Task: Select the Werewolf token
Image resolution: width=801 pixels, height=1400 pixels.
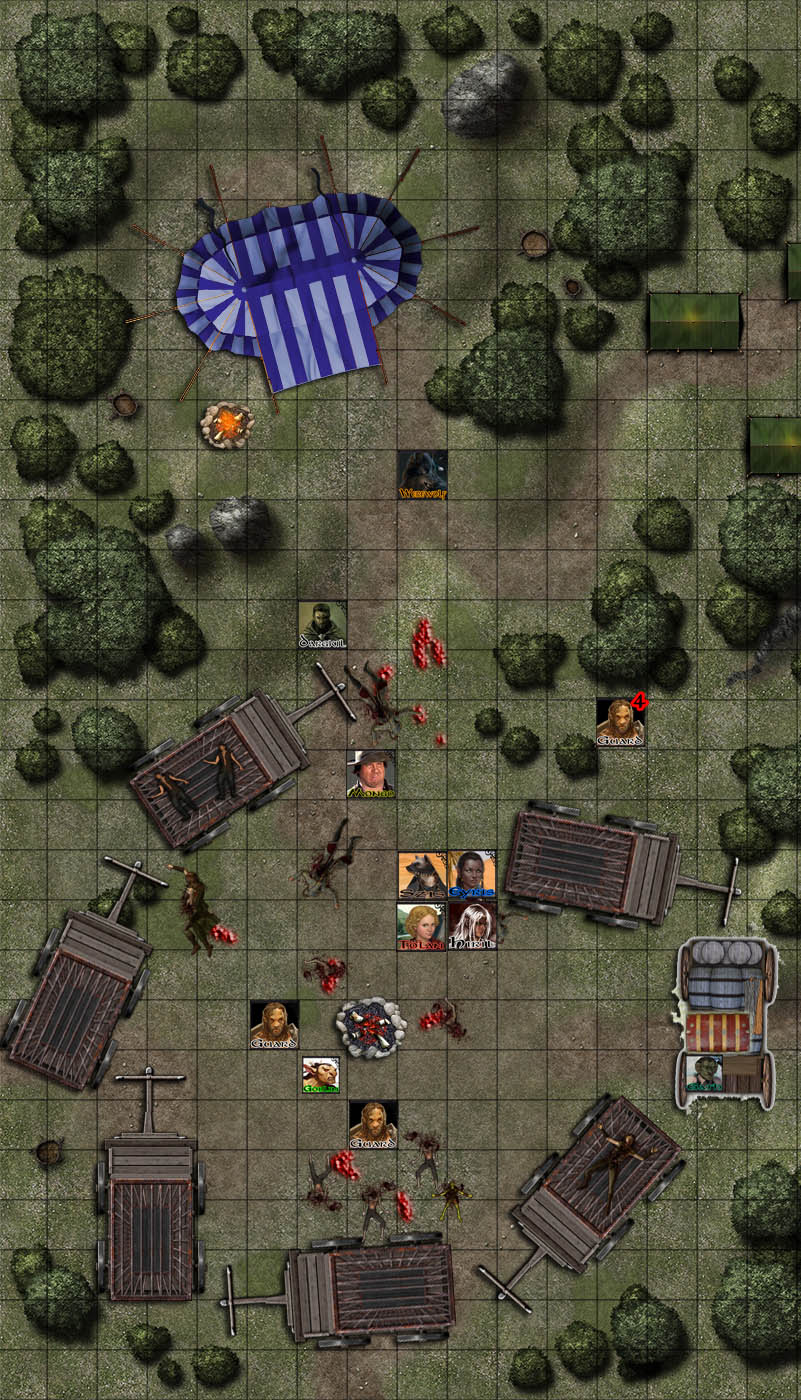Action: click(422, 474)
